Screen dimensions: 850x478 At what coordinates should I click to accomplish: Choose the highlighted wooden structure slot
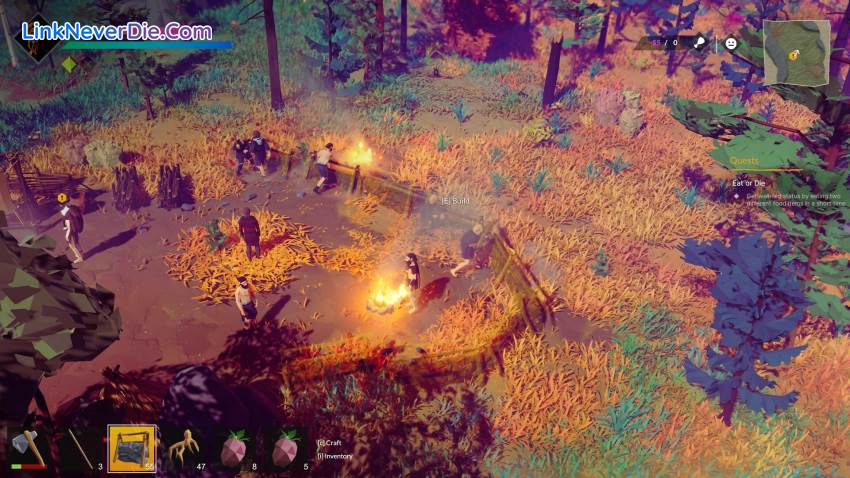pos(131,448)
